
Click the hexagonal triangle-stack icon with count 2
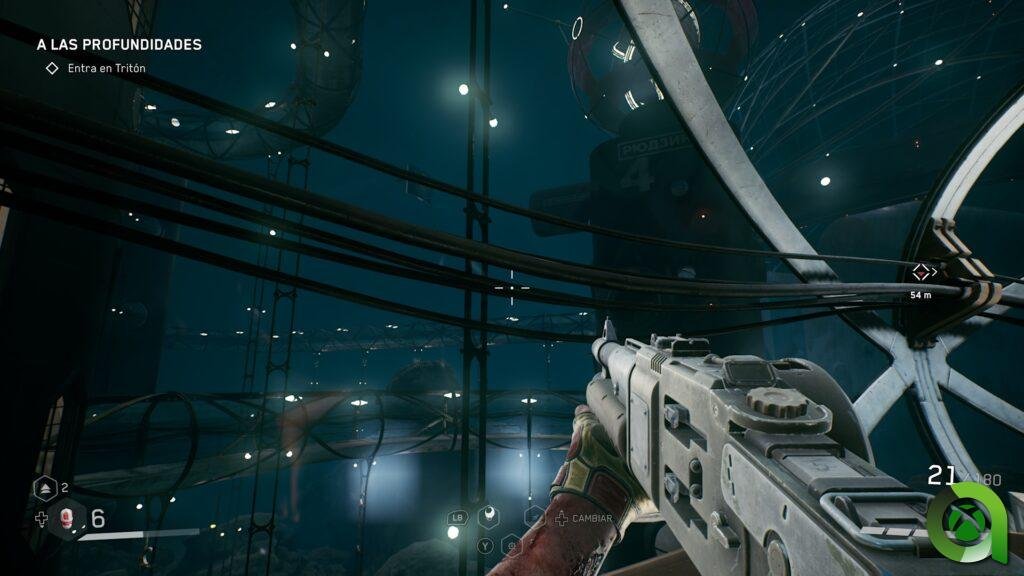point(46,489)
